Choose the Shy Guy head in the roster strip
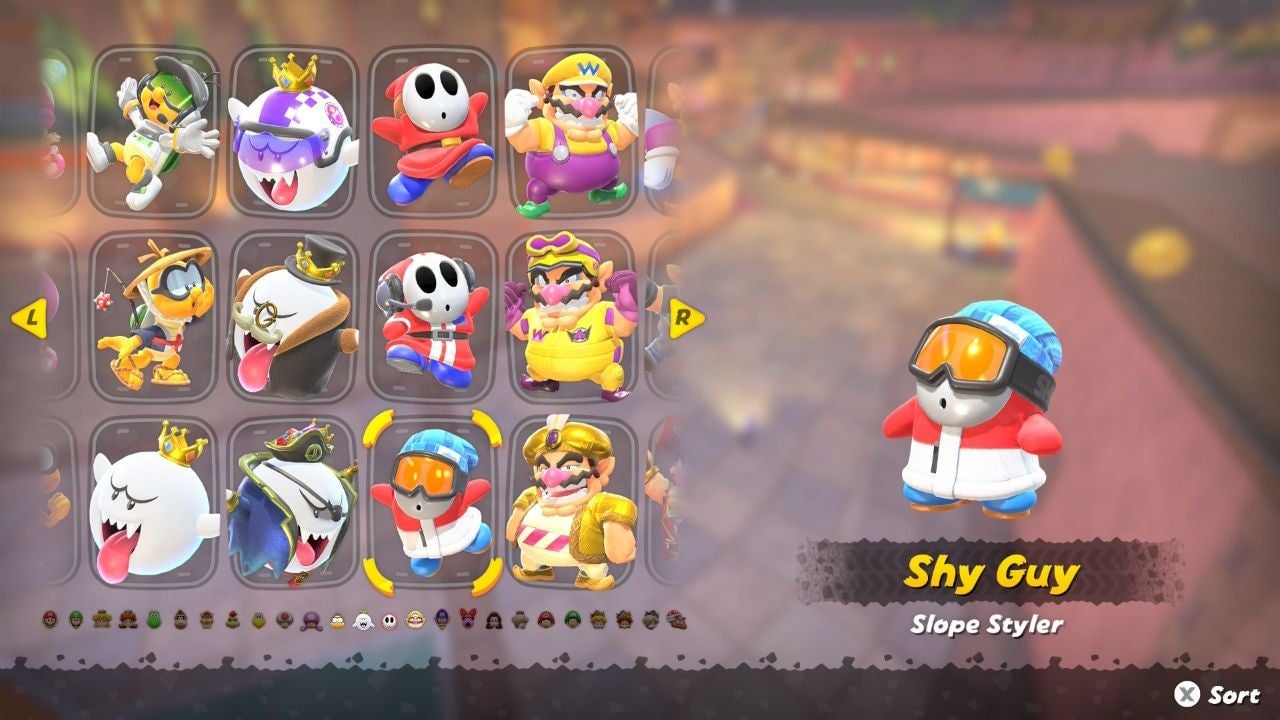Viewport: 1280px width, 720px height. pyautogui.click(x=388, y=616)
